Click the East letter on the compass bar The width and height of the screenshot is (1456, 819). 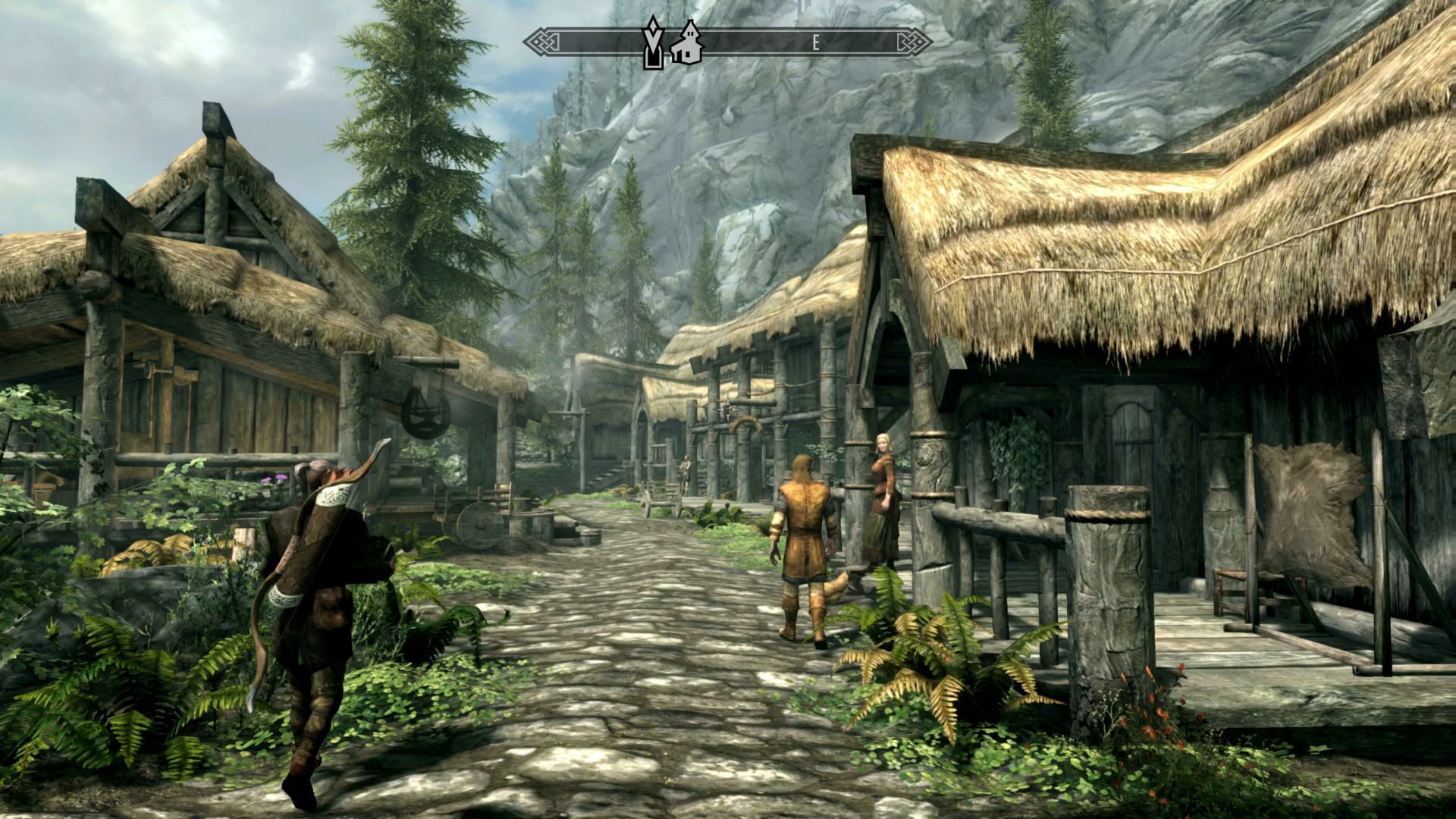(x=816, y=43)
